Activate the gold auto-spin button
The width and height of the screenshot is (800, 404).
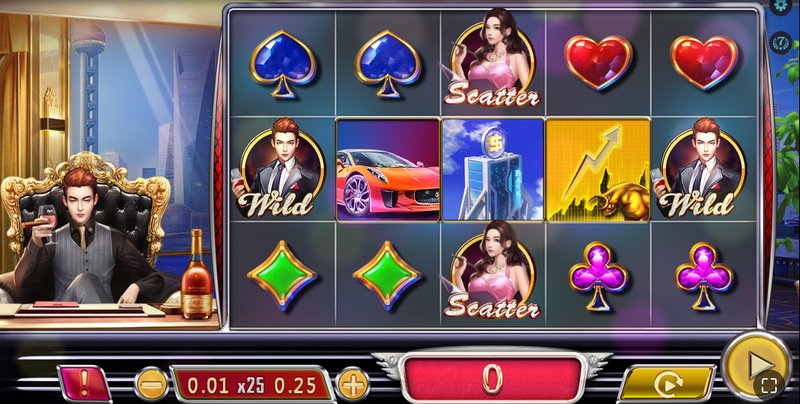point(667,383)
